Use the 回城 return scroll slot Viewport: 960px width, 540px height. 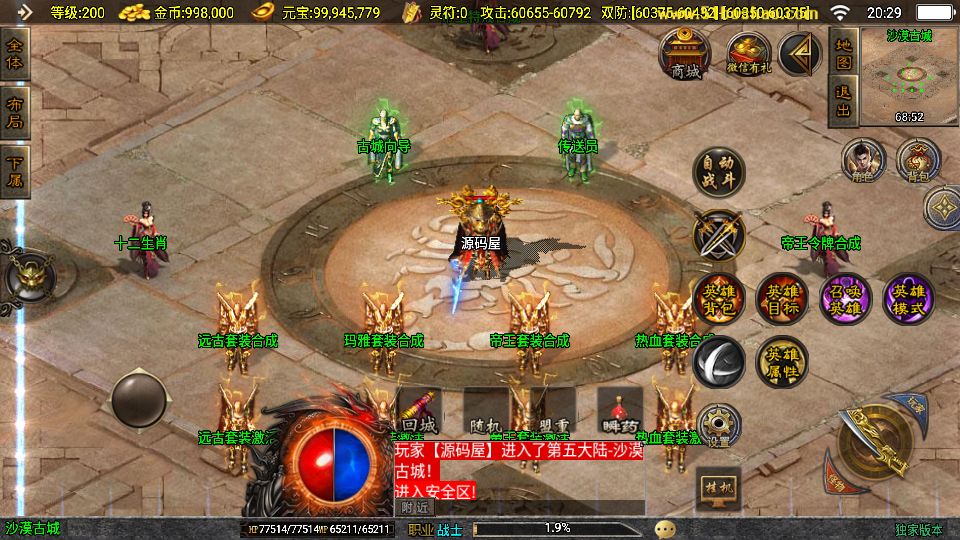pos(419,411)
